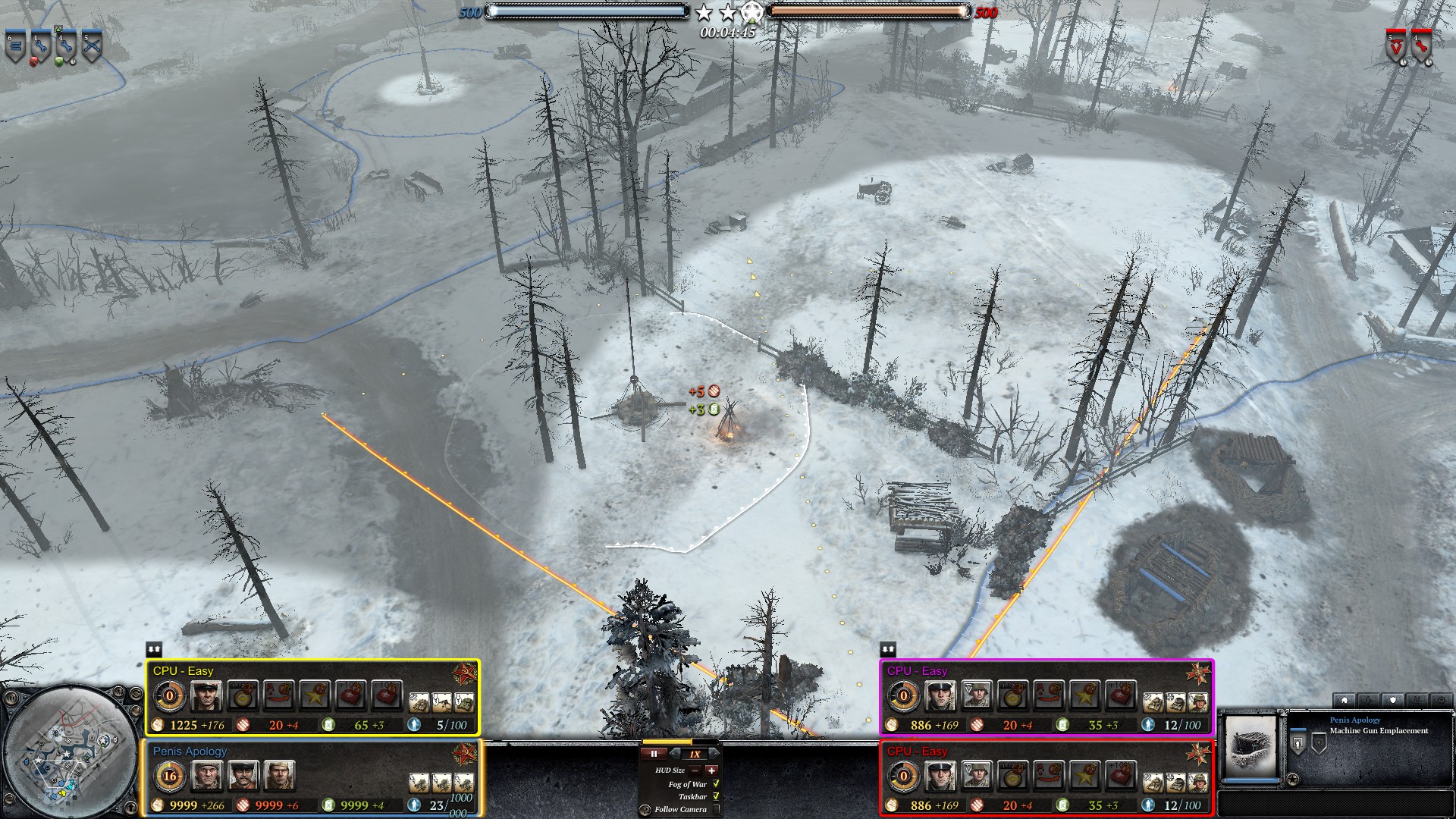Toggle the Taskbar checkbox

(715, 796)
